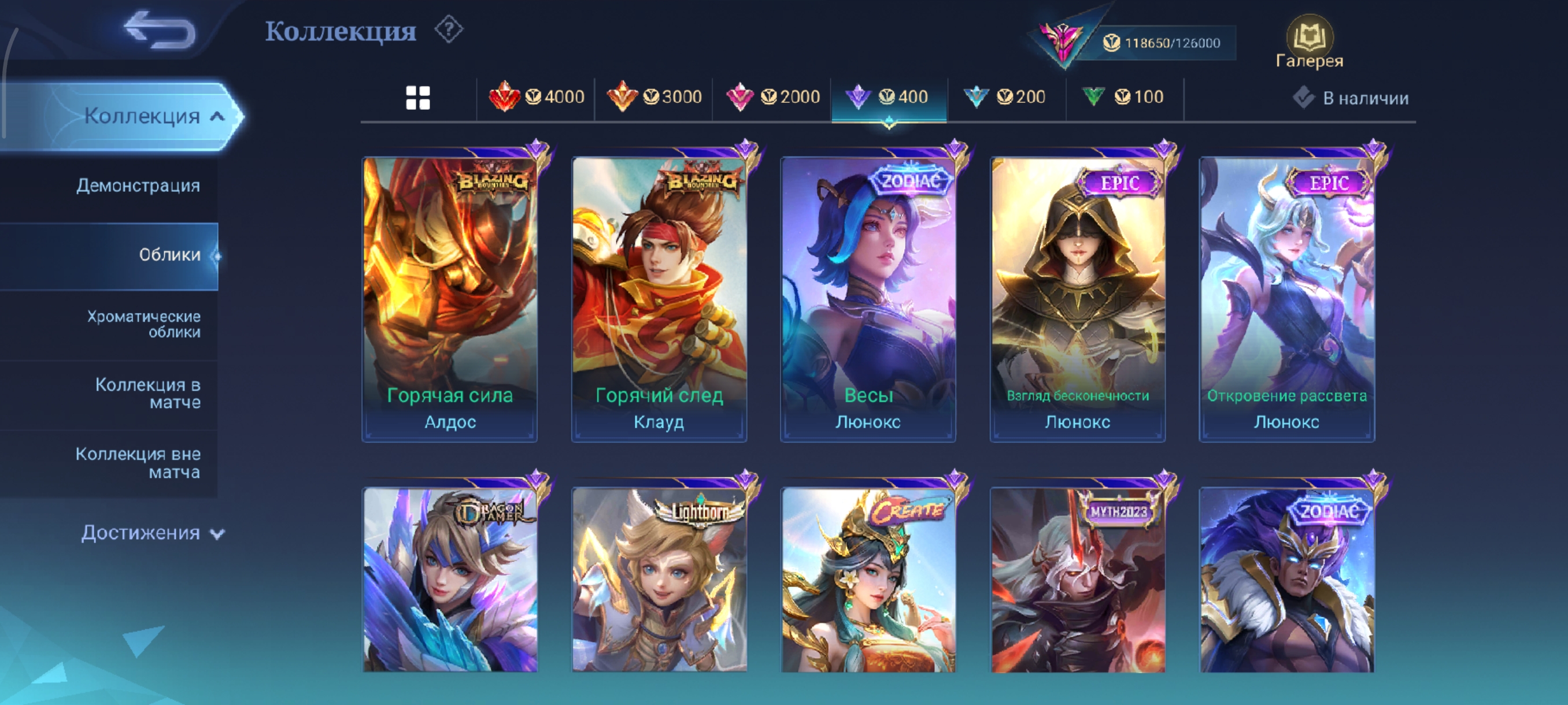Viewport: 1568px width, 705px height.
Task: Open the Демонстрация menu entry
Action: (138, 185)
